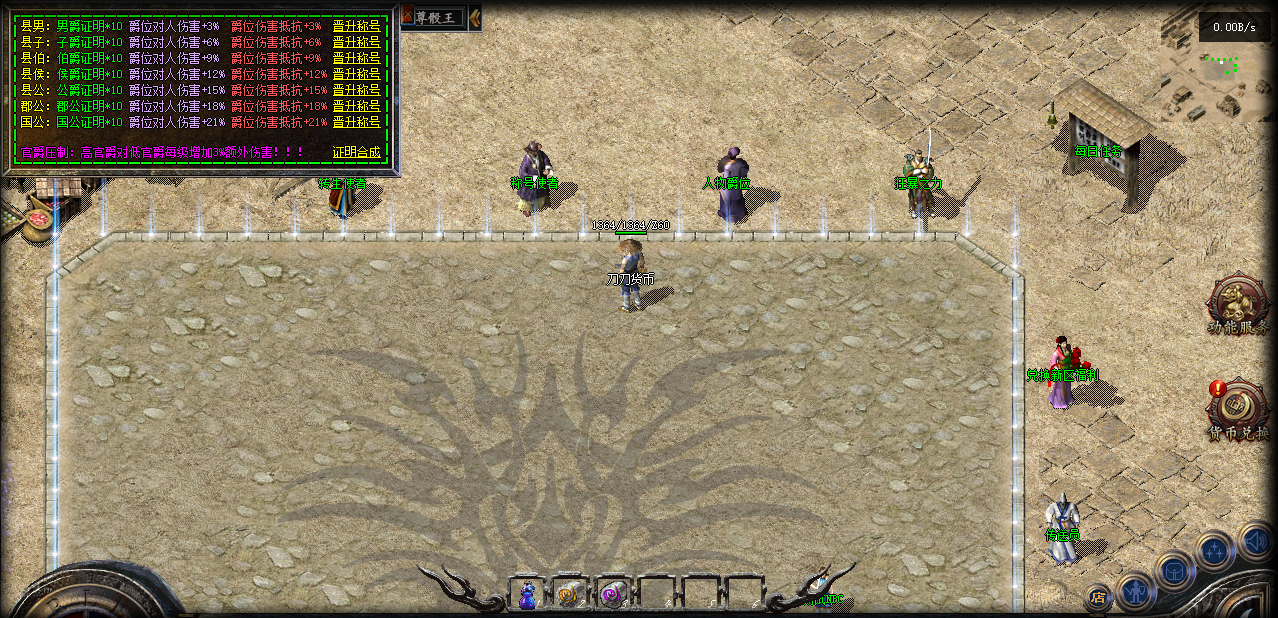Click the round sparkle-stars button

pyautogui.click(x=1215, y=550)
